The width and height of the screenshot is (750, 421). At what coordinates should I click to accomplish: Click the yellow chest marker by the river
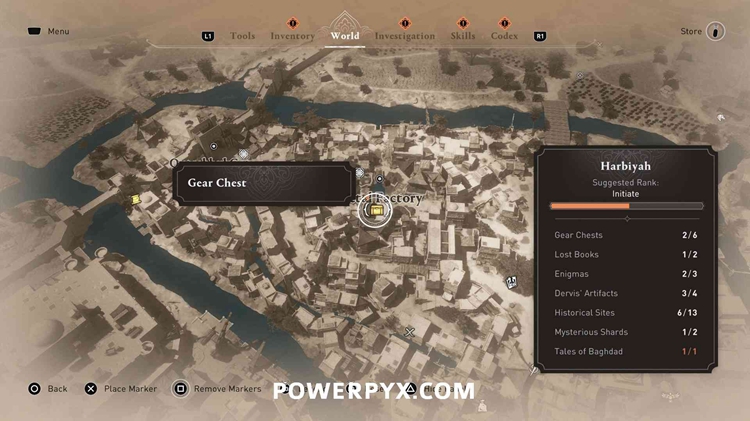click(x=136, y=199)
